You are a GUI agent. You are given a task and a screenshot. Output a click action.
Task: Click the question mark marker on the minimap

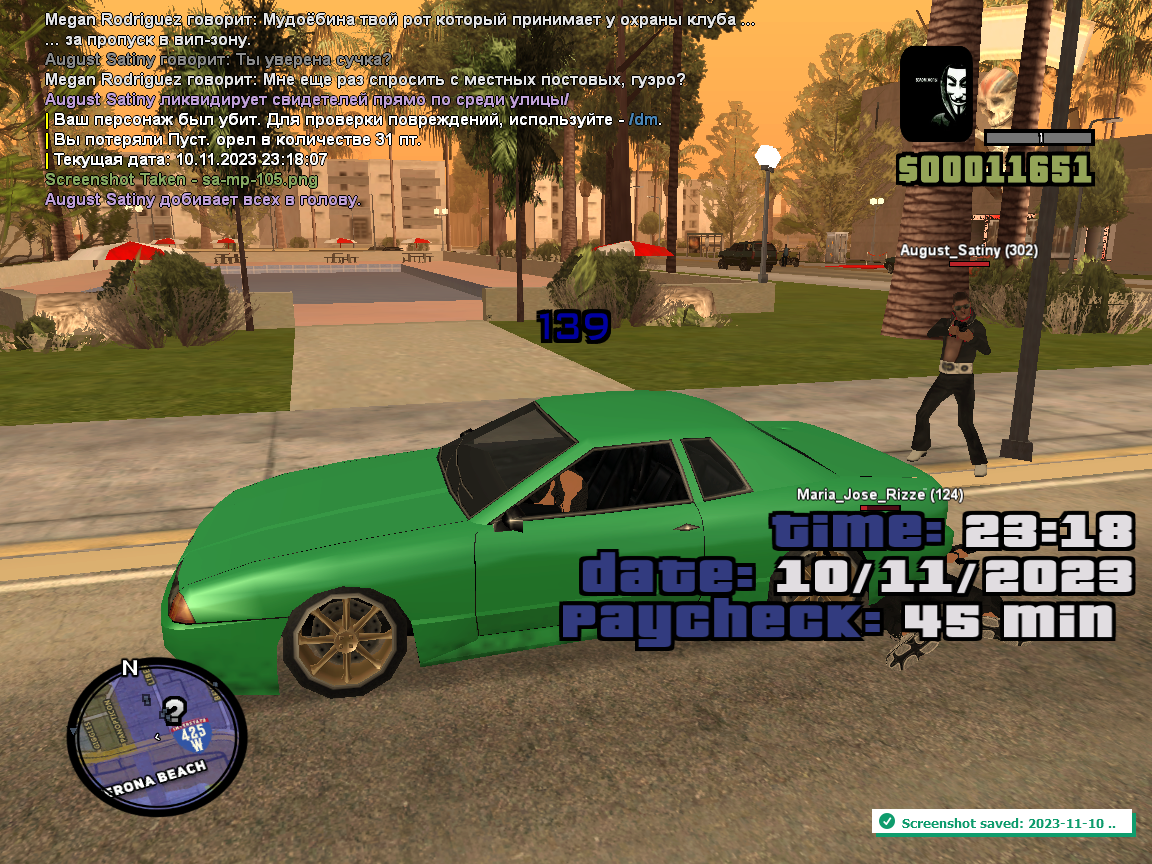(x=174, y=711)
